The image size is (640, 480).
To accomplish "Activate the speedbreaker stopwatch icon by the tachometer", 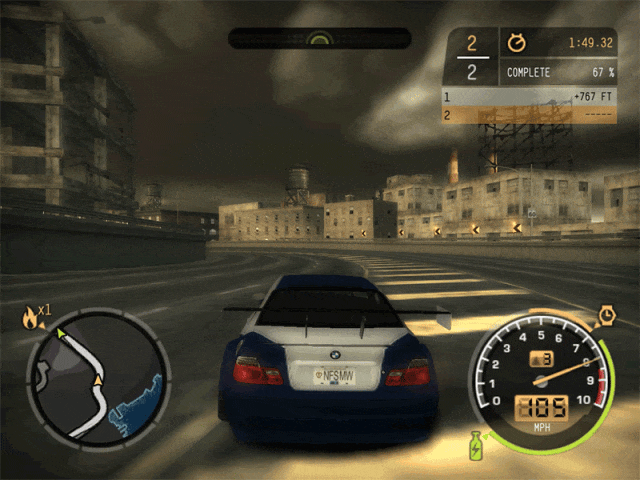I will pyautogui.click(x=606, y=316).
